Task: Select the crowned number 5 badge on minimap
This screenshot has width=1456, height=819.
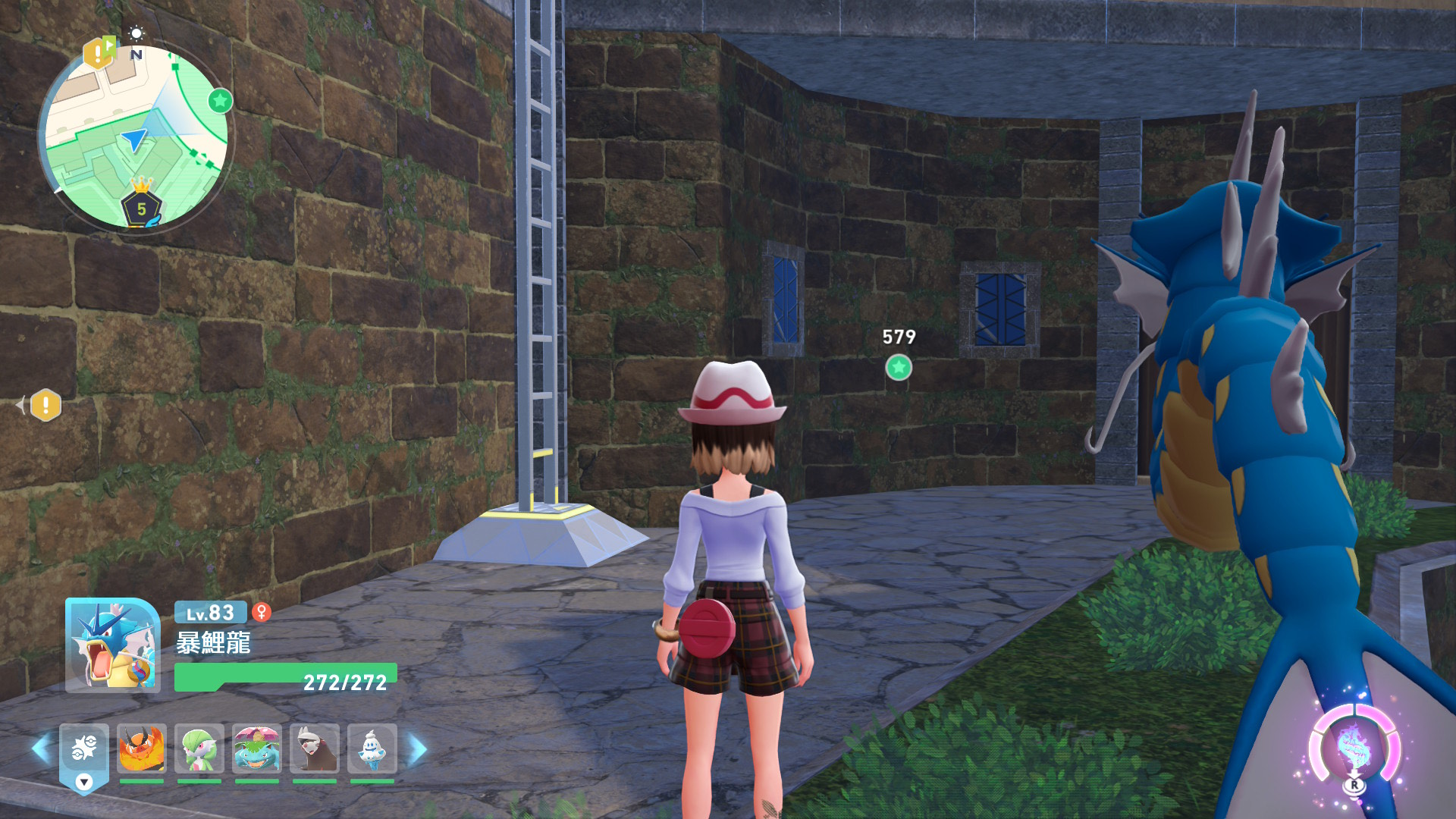Action: tap(141, 206)
